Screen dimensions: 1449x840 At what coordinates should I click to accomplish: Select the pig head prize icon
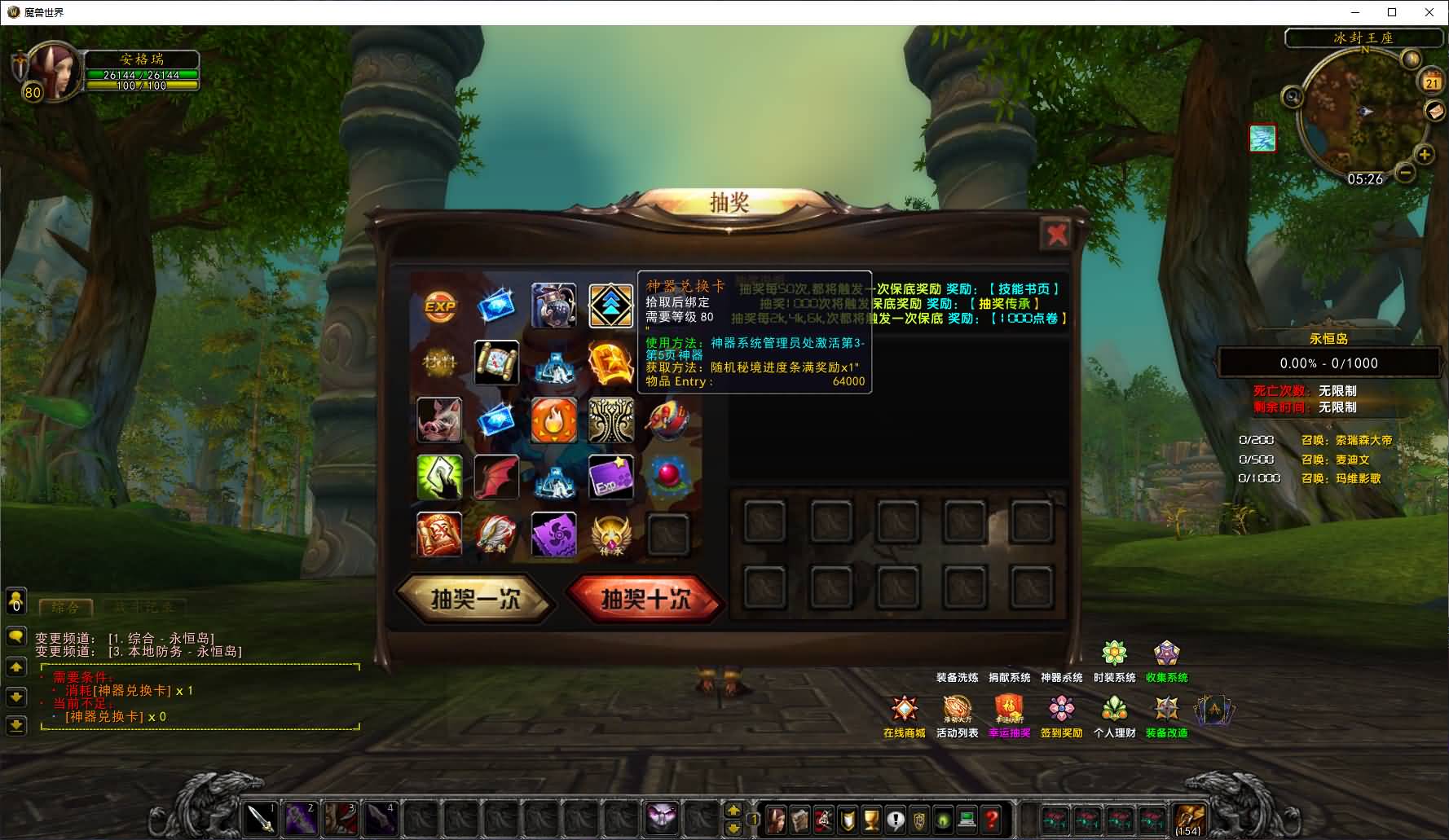tap(439, 420)
